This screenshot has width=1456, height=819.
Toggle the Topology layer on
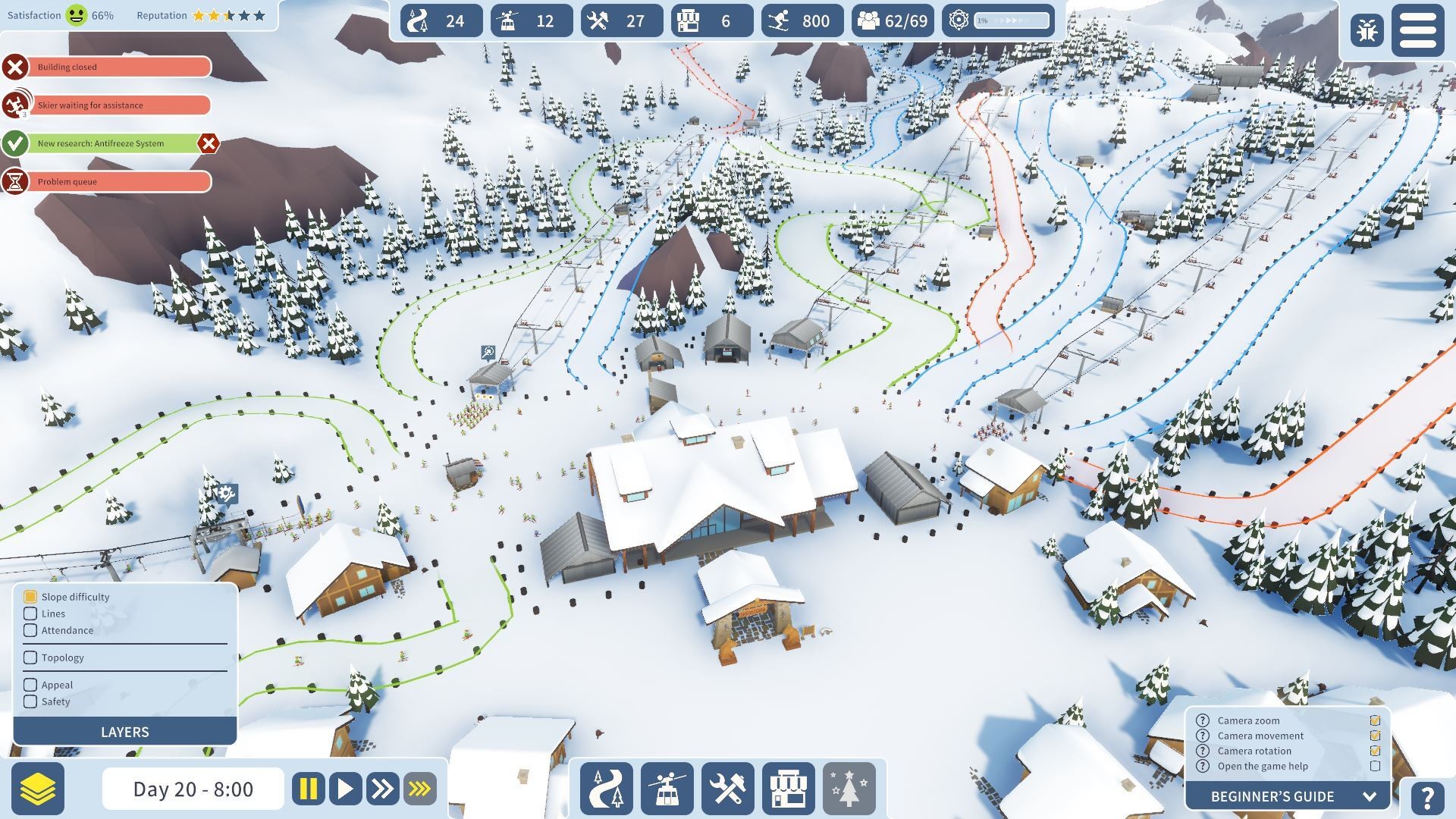click(x=30, y=657)
